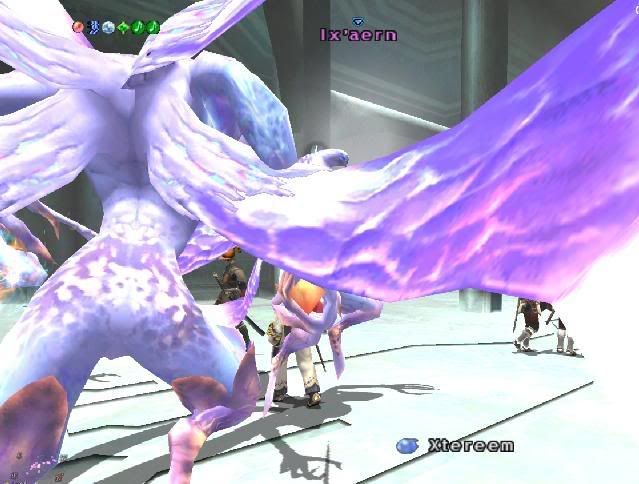
Task: Click the blue figure status effect icon
Action: click(94, 27)
